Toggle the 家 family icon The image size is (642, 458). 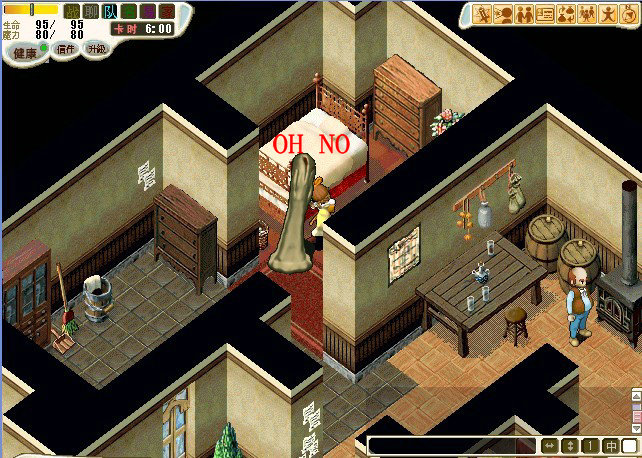[167, 11]
